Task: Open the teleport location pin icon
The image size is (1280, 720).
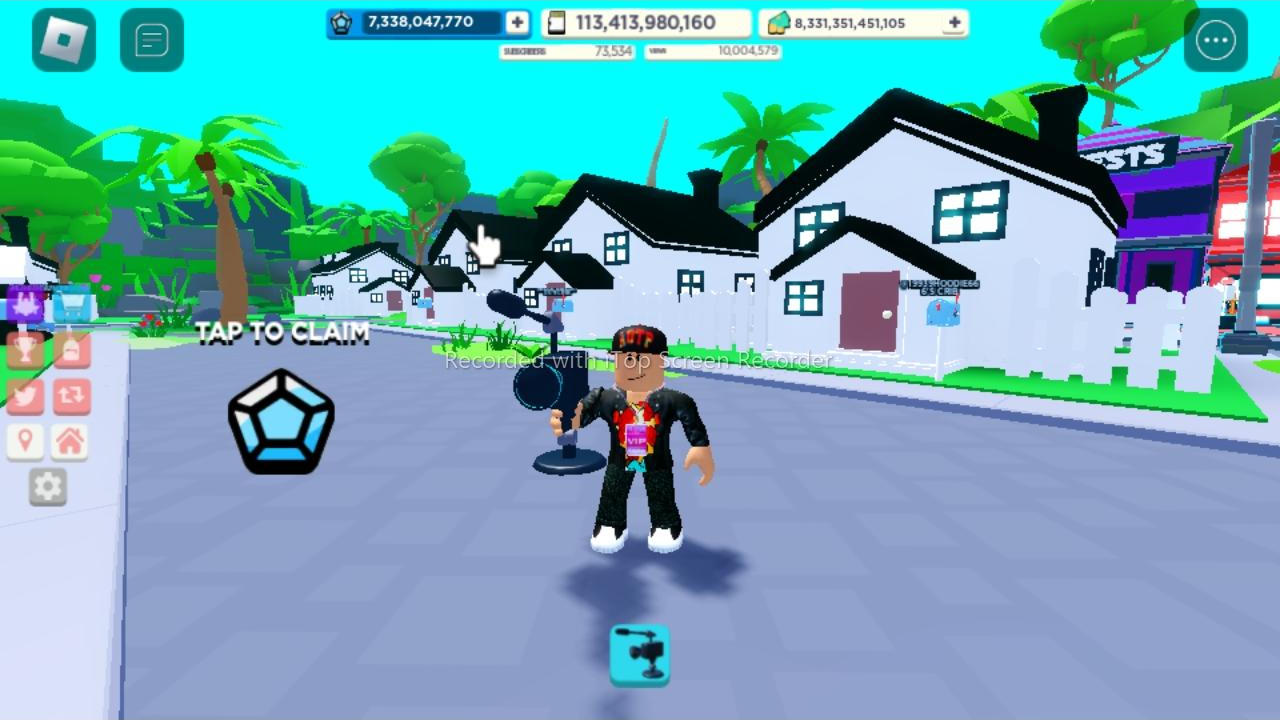Action: (x=25, y=440)
